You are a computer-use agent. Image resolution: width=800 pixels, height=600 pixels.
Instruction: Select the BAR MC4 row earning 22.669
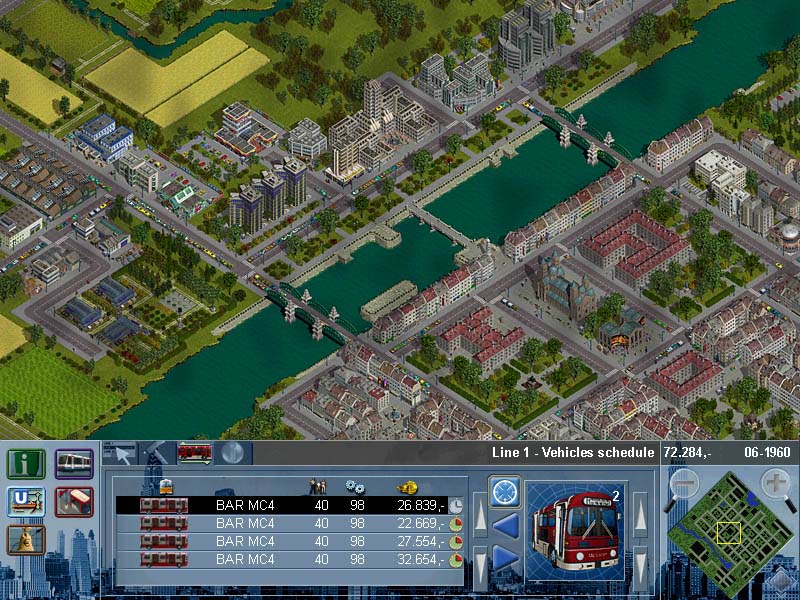(290, 523)
